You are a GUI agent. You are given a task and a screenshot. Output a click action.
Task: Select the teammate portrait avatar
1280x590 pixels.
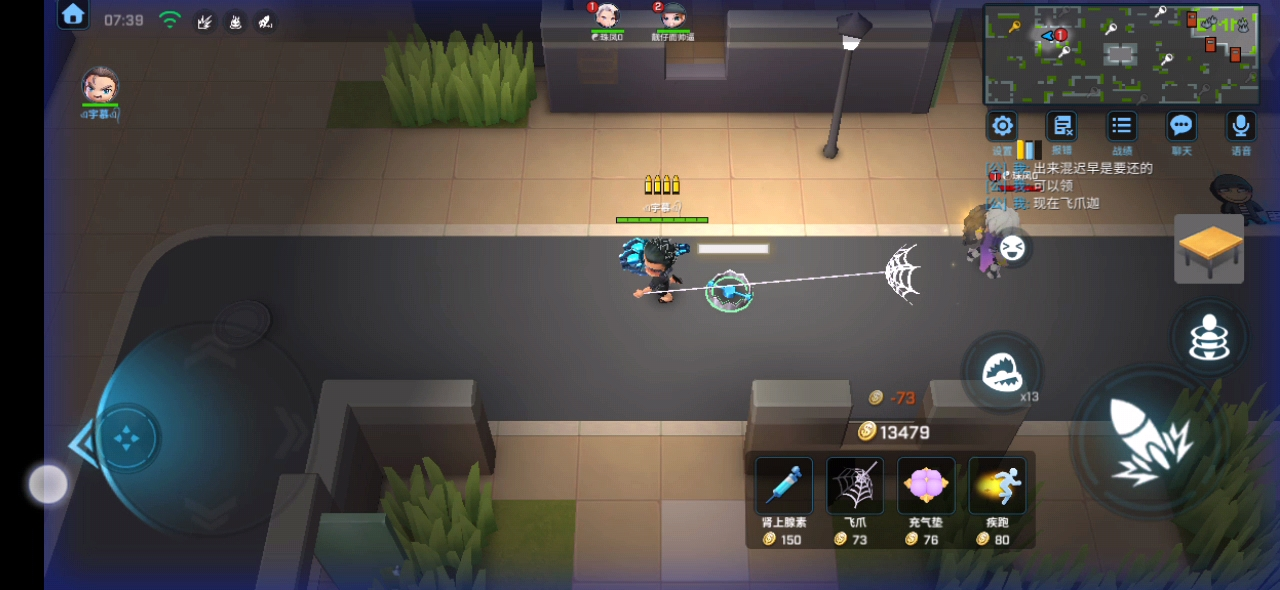100,86
